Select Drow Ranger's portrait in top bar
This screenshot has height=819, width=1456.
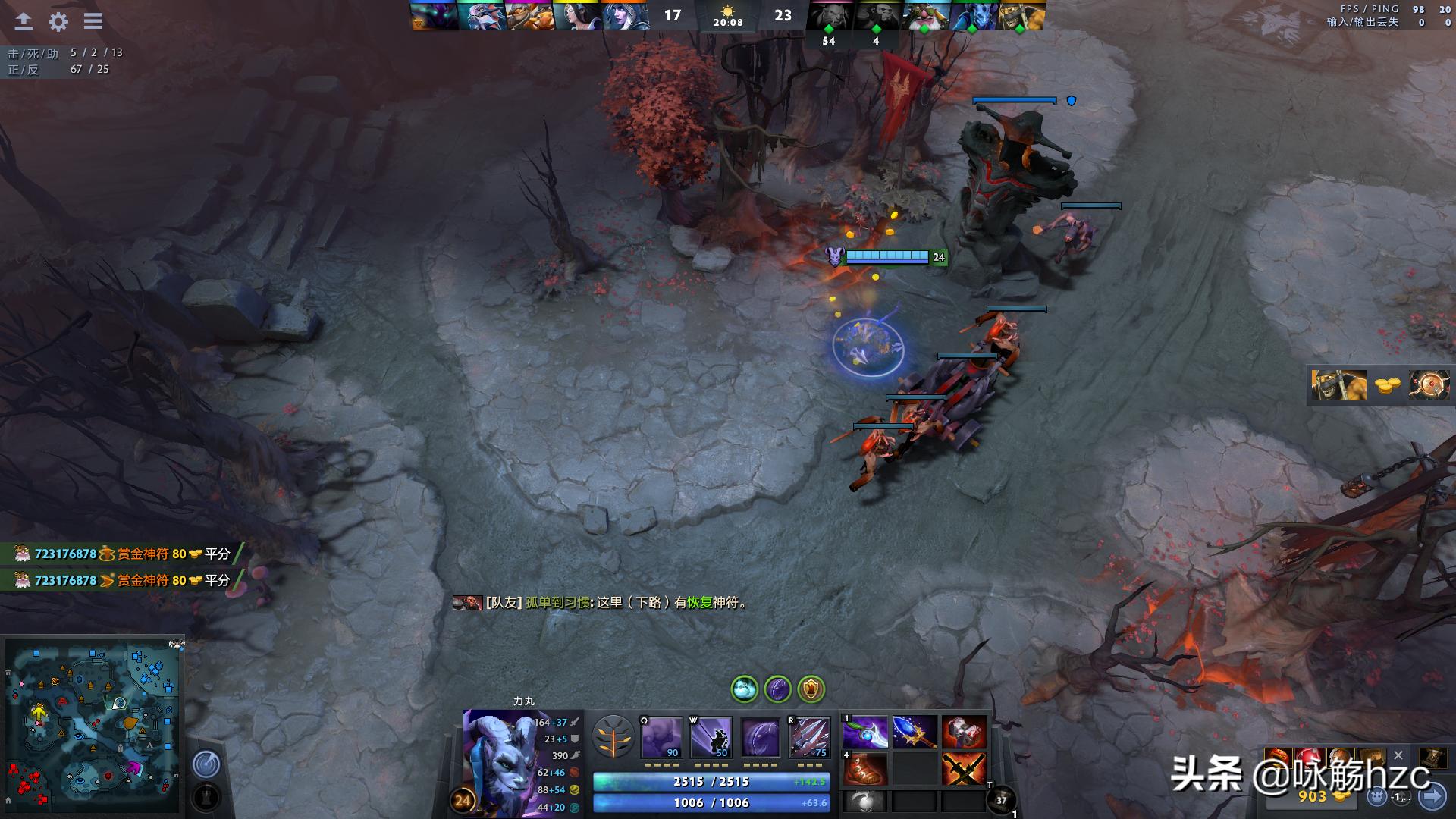click(625, 15)
